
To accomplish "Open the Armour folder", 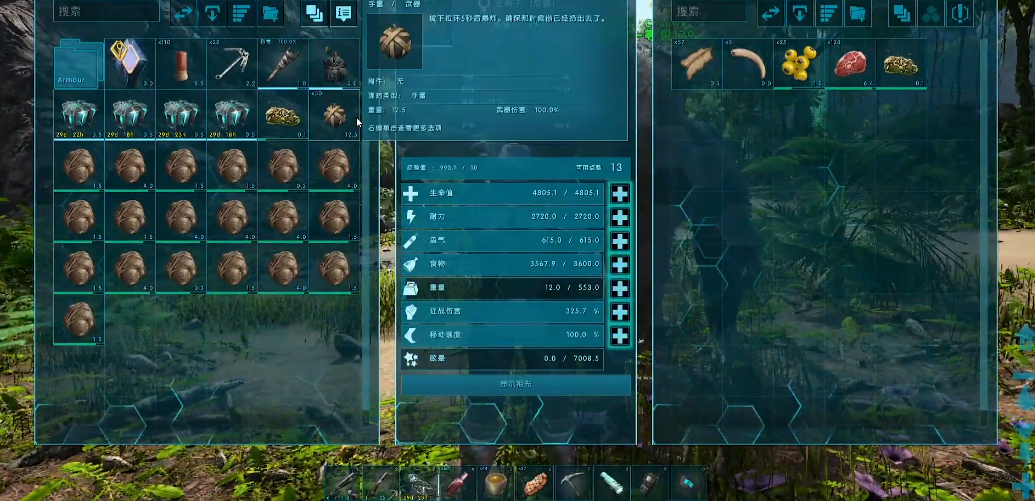I will pos(79,65).
